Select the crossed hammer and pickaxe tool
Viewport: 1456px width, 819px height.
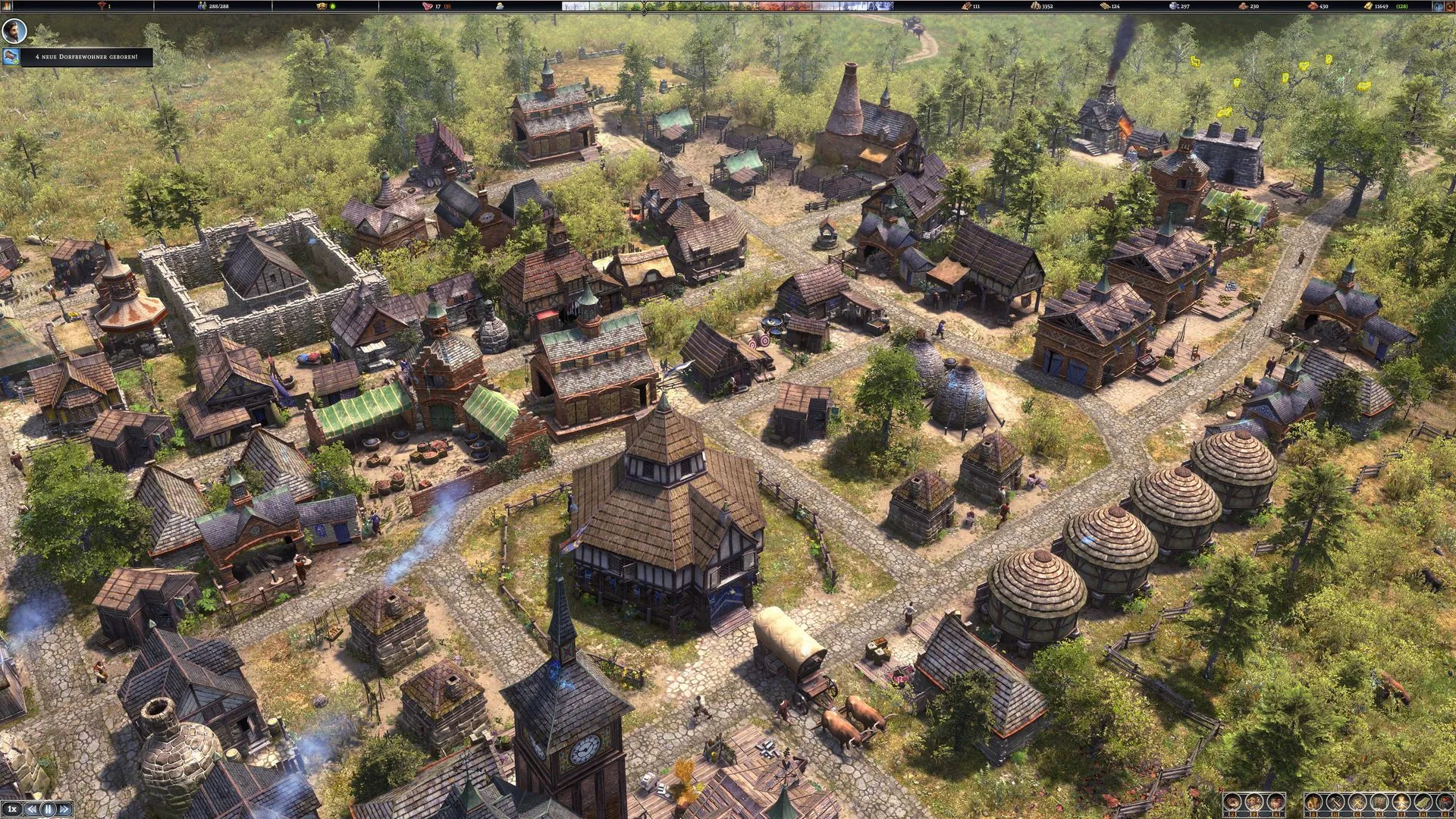[x=1336, y=802]
